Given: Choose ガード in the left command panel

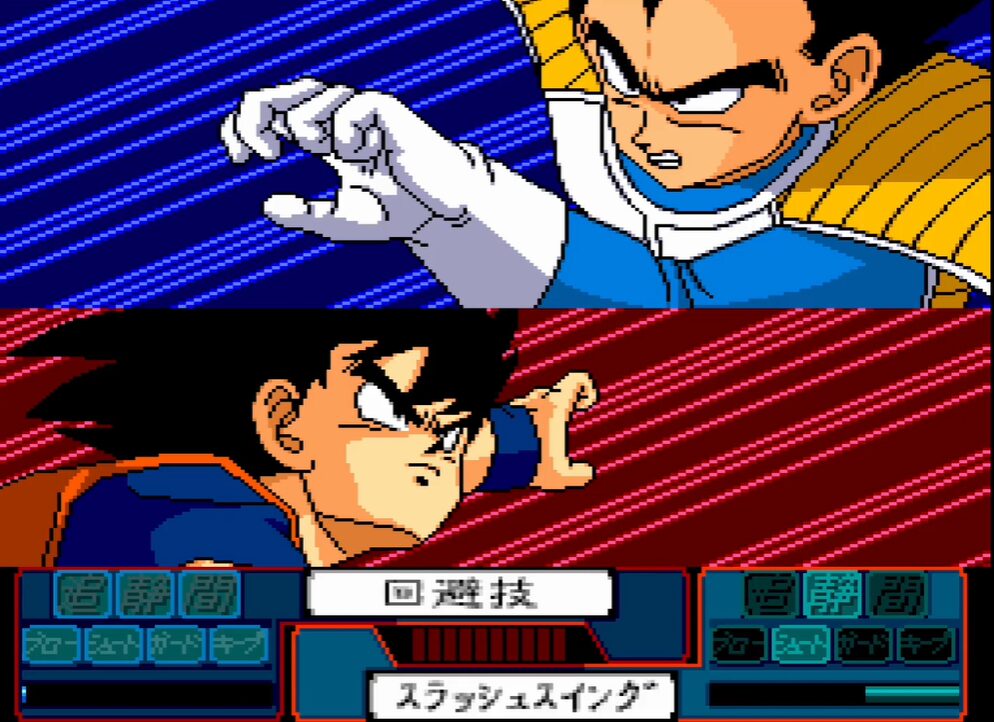Looking at the screenshot, I should click(177, 644).
